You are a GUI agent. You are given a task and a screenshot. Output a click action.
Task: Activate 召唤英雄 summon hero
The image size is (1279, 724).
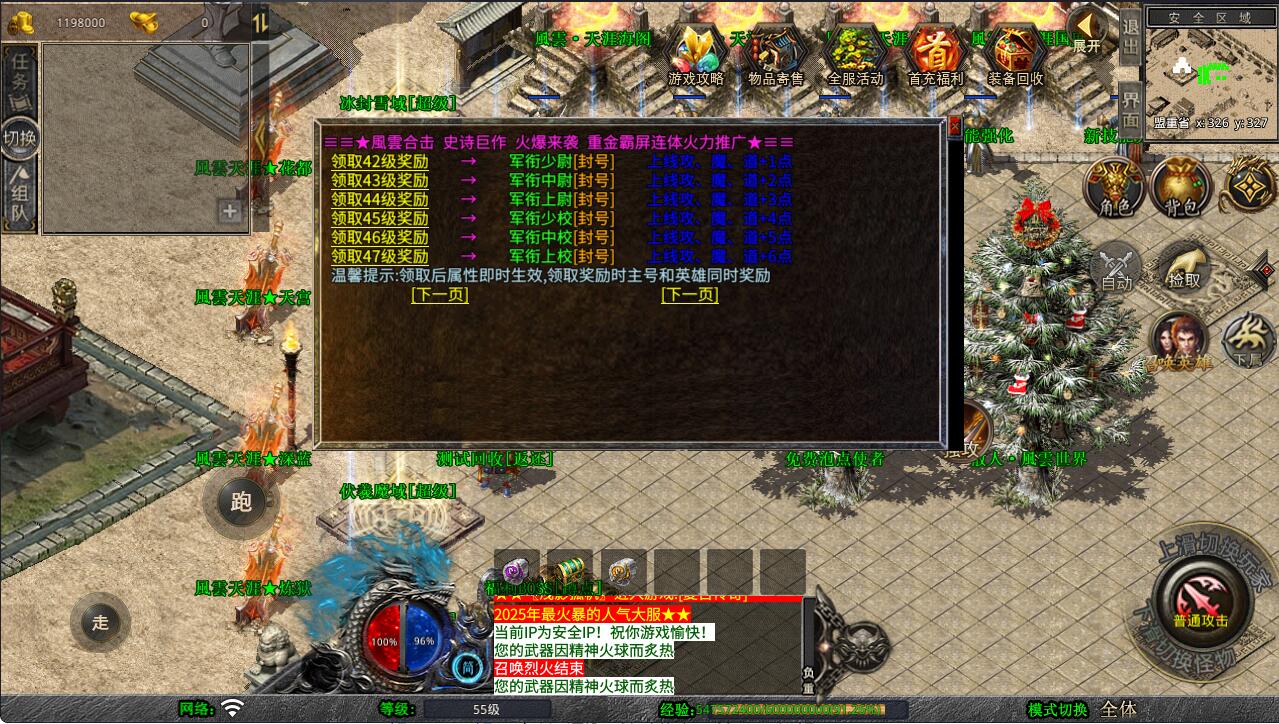tap(1180, 340)
